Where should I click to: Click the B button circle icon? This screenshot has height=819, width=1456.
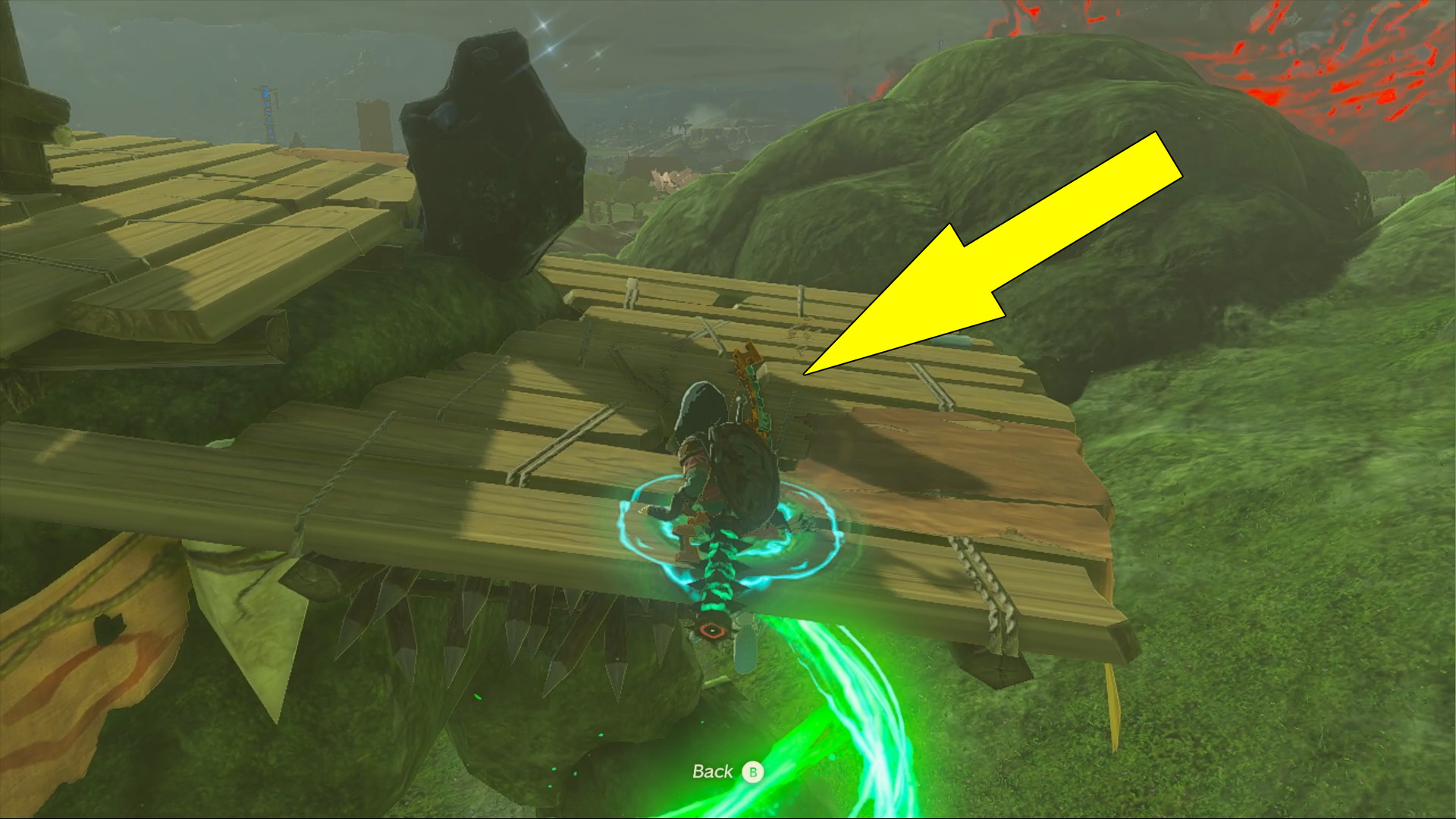tap(751, 773)
